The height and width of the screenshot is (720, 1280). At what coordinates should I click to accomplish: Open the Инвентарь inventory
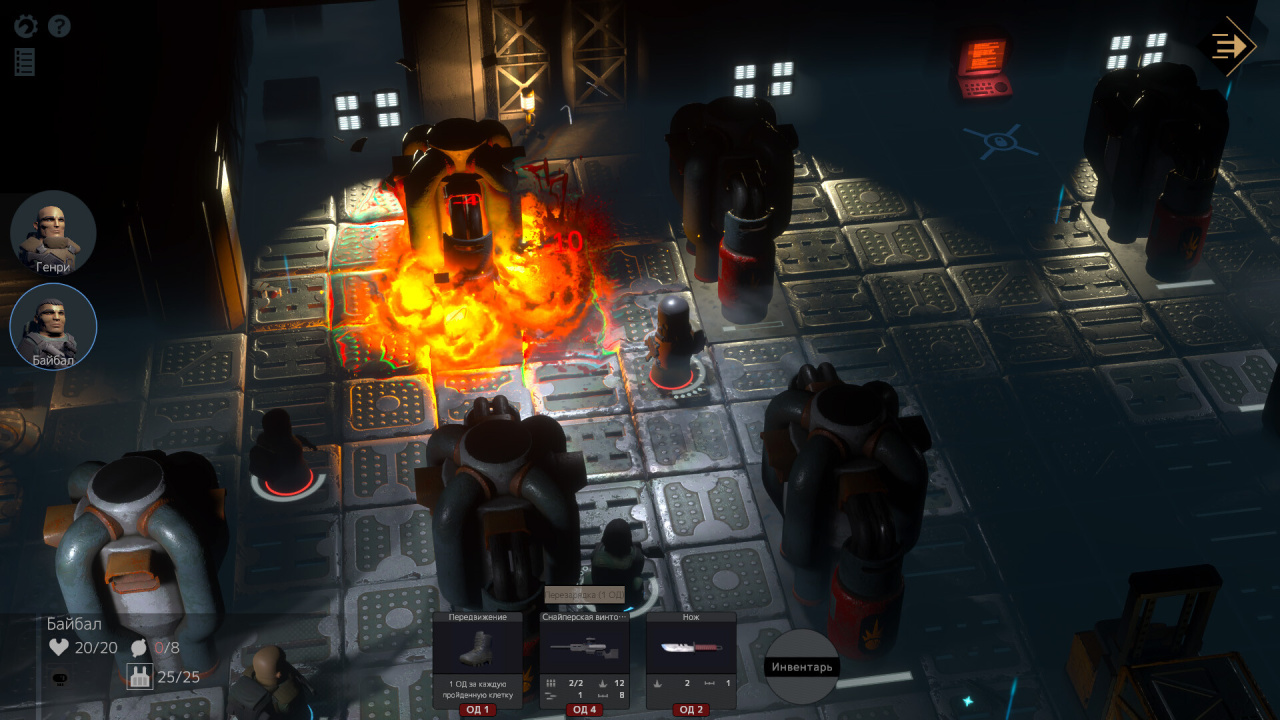coord(802,667)
